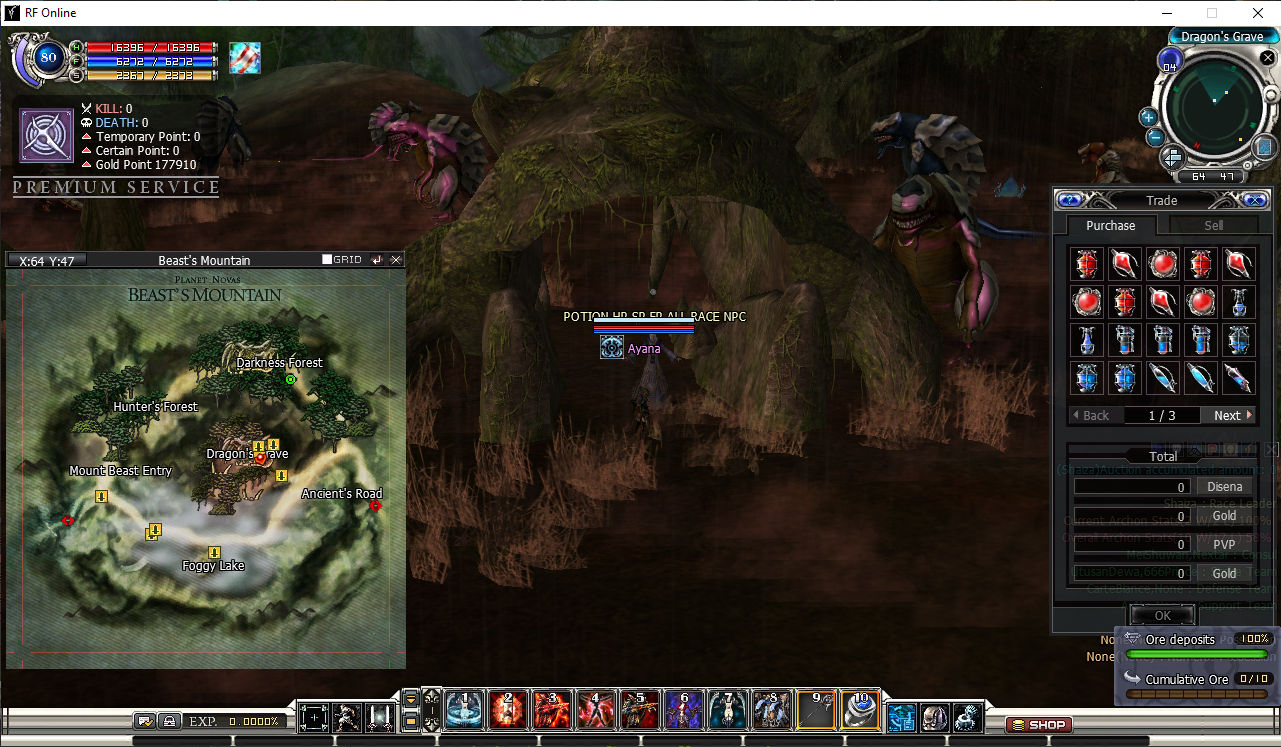Click the SHOP button on the taskbar
Viewport: 1281px width, 747px height.
(1037, 724)
